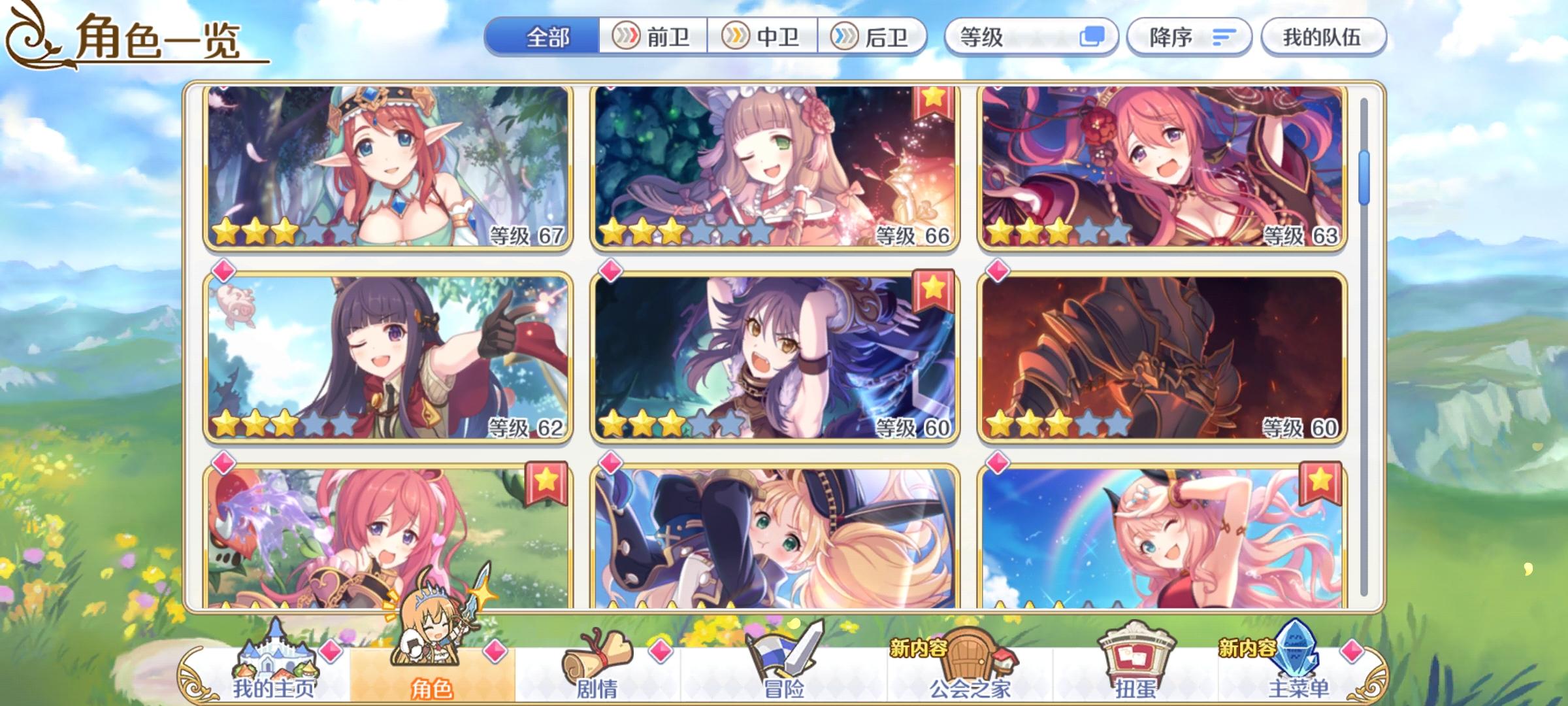Select the 角色 character tab icon

pyautogui.click(x=431, y=647)
